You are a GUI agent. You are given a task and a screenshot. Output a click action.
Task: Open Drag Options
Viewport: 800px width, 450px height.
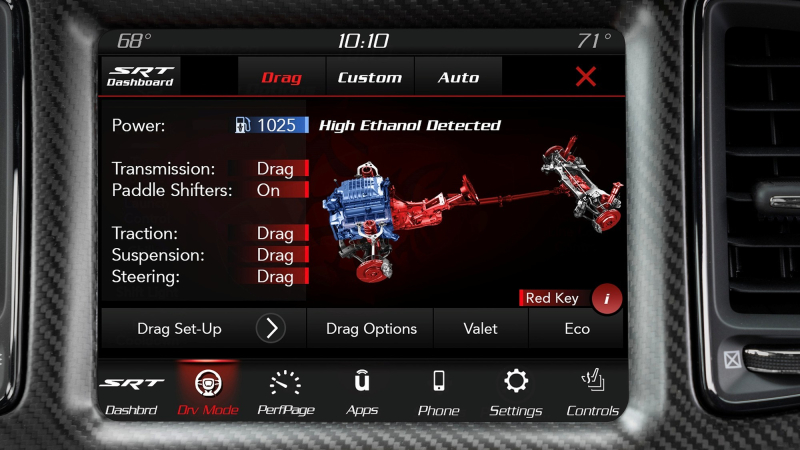[371, 328]
